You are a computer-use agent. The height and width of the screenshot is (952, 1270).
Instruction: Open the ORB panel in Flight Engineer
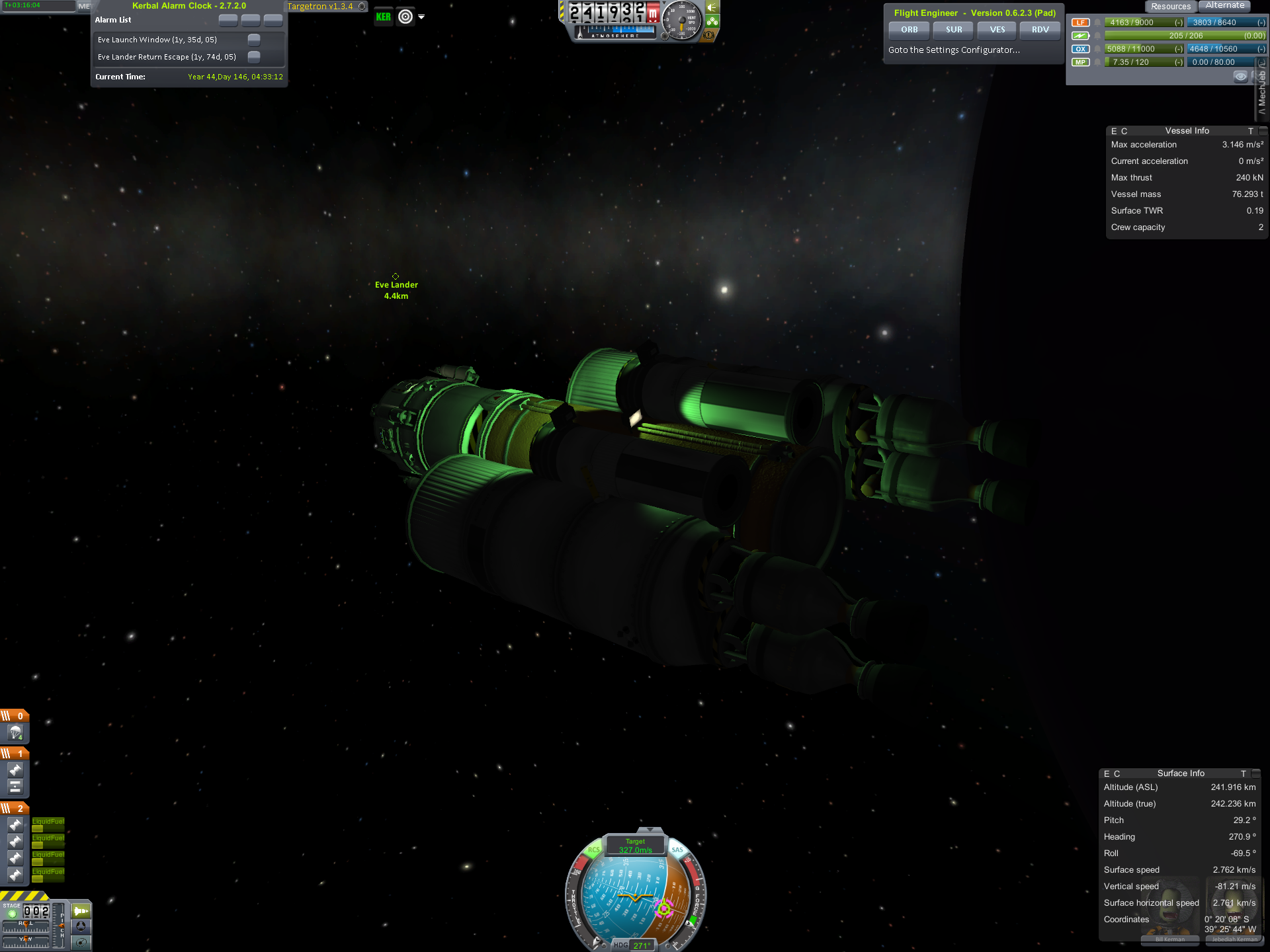pos(909,30)
